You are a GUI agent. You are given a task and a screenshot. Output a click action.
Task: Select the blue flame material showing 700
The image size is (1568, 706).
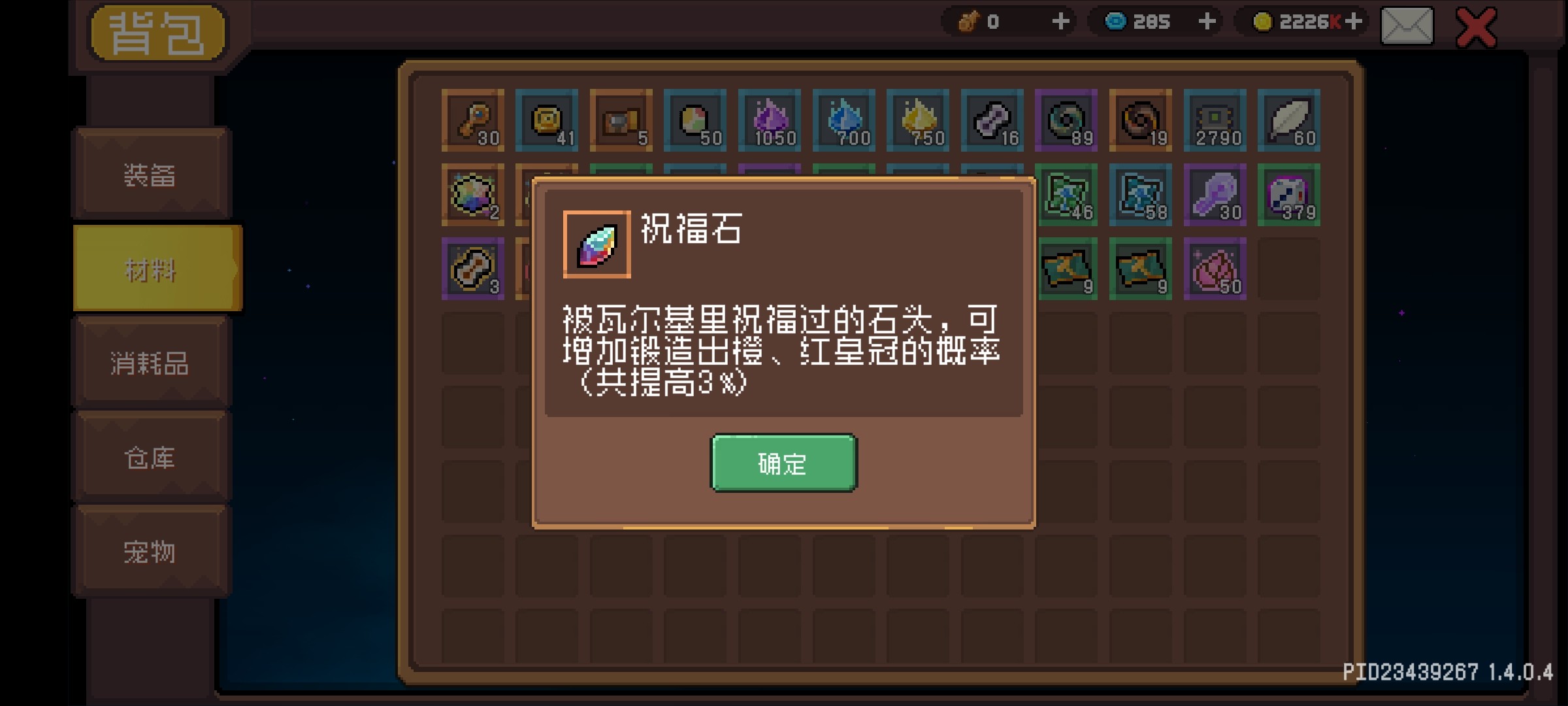tap(843, 121)
